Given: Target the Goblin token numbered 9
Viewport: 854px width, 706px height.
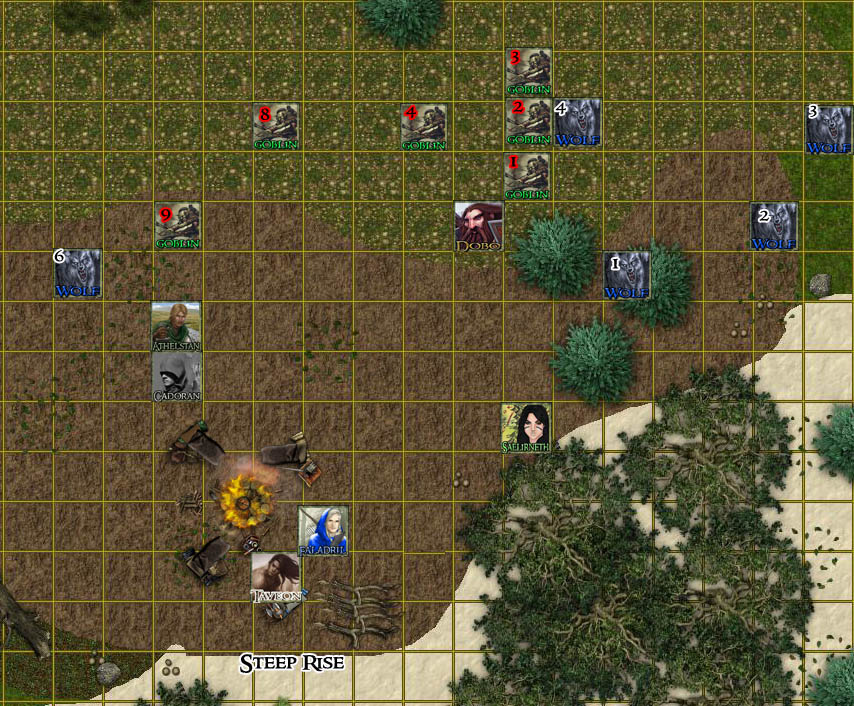Looking at the screenshot, I should 177,226.
